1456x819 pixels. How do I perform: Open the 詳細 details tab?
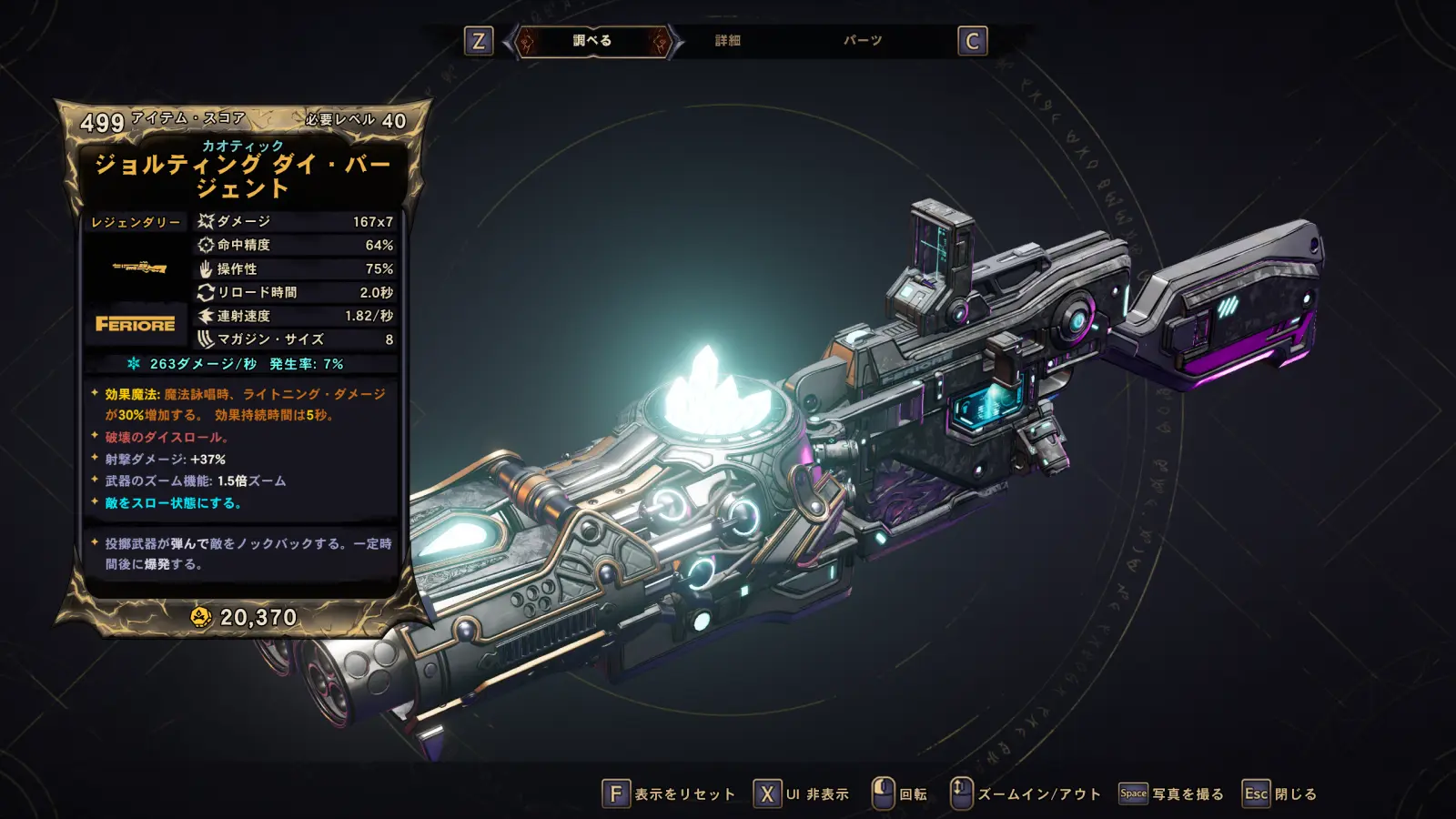pyautogui.click(x=727, y=41)
